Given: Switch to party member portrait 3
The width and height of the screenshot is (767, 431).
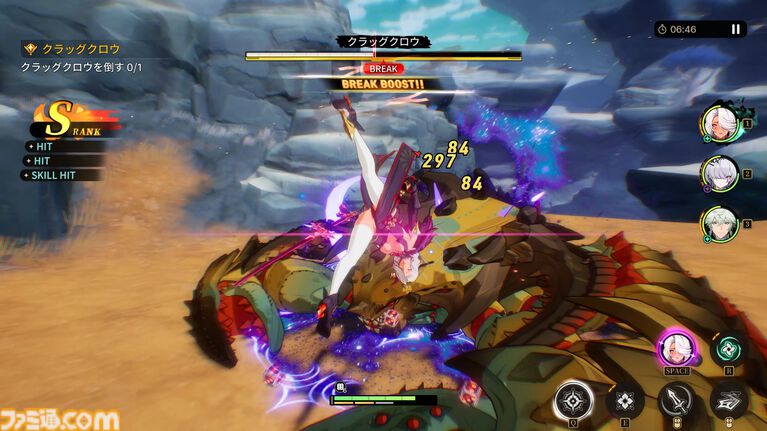Looking at the screenshot, I should 719,223.
